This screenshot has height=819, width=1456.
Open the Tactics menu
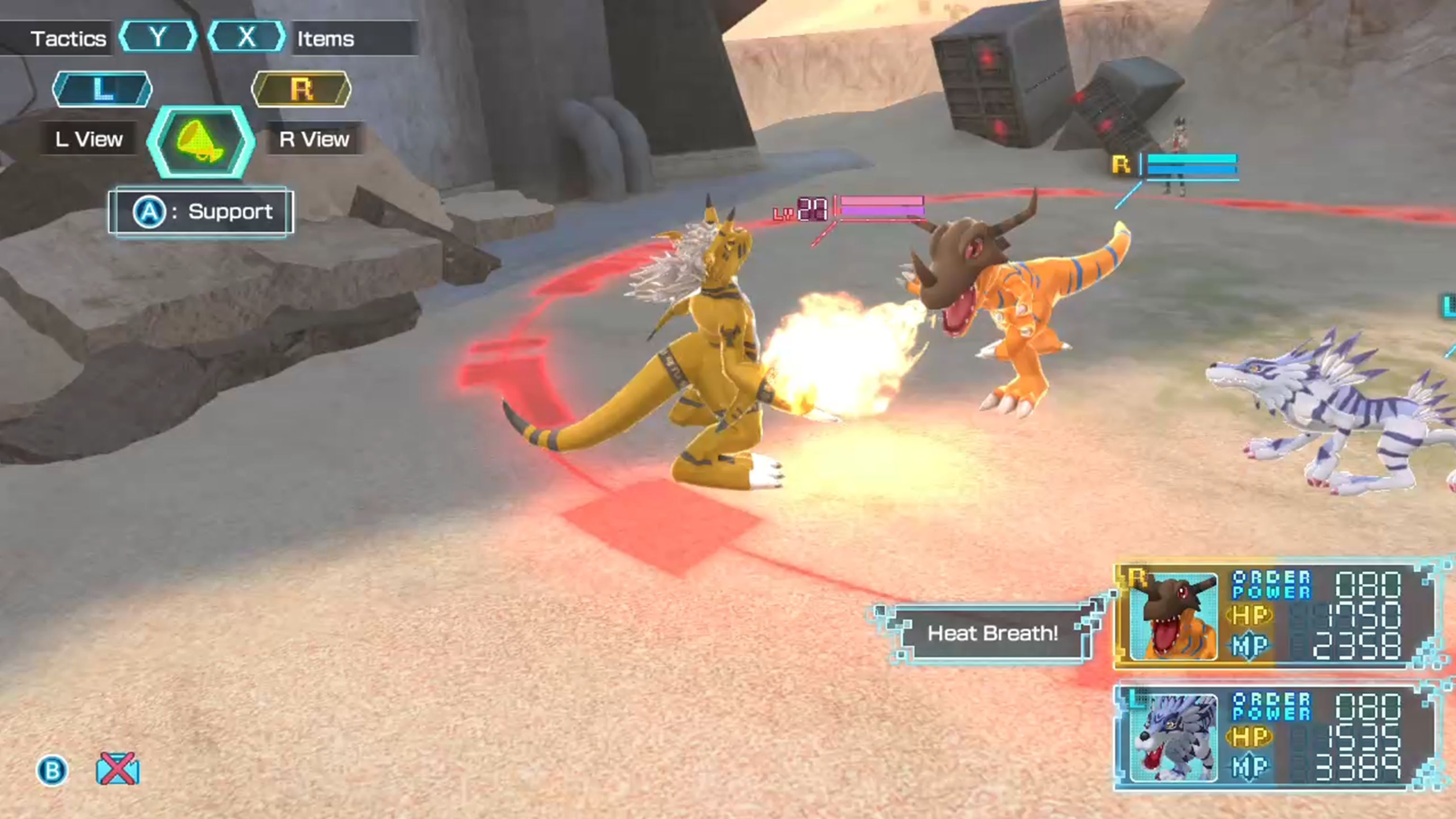click(x=68, y=38)
